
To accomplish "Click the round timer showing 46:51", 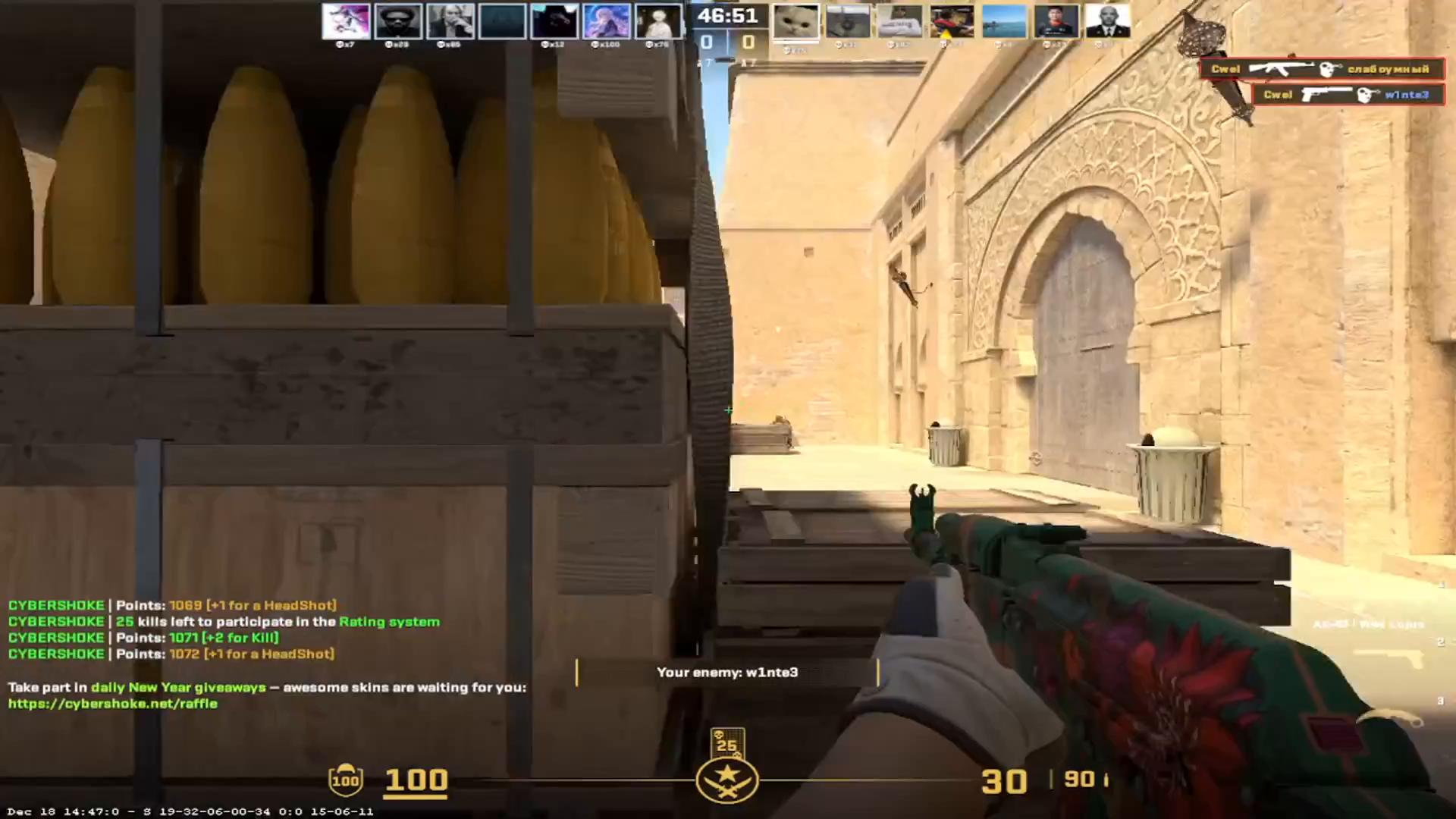I will click(728, 15).
